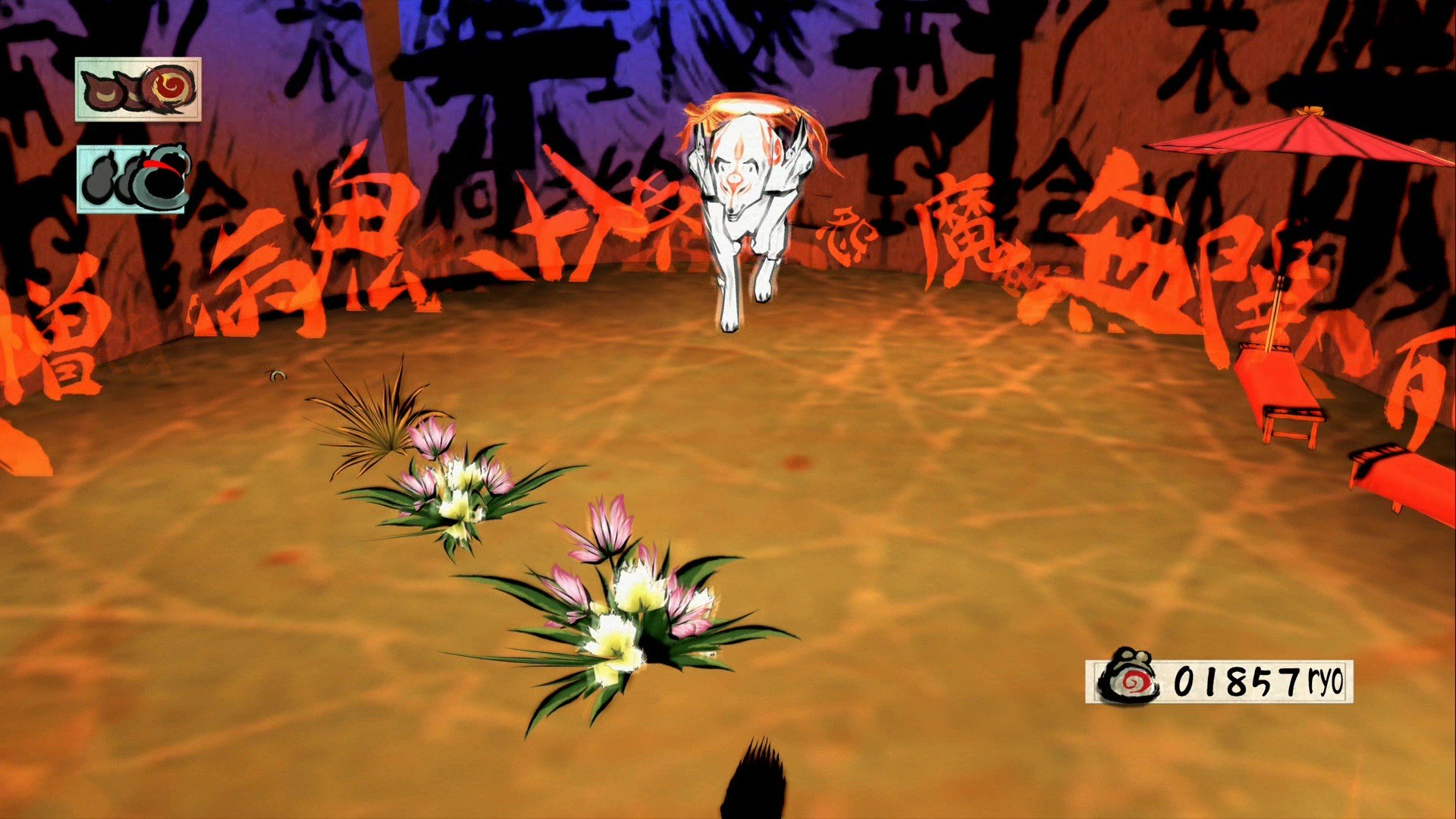
Task: Click the small round object on the floor left
Action: (277, 377)
